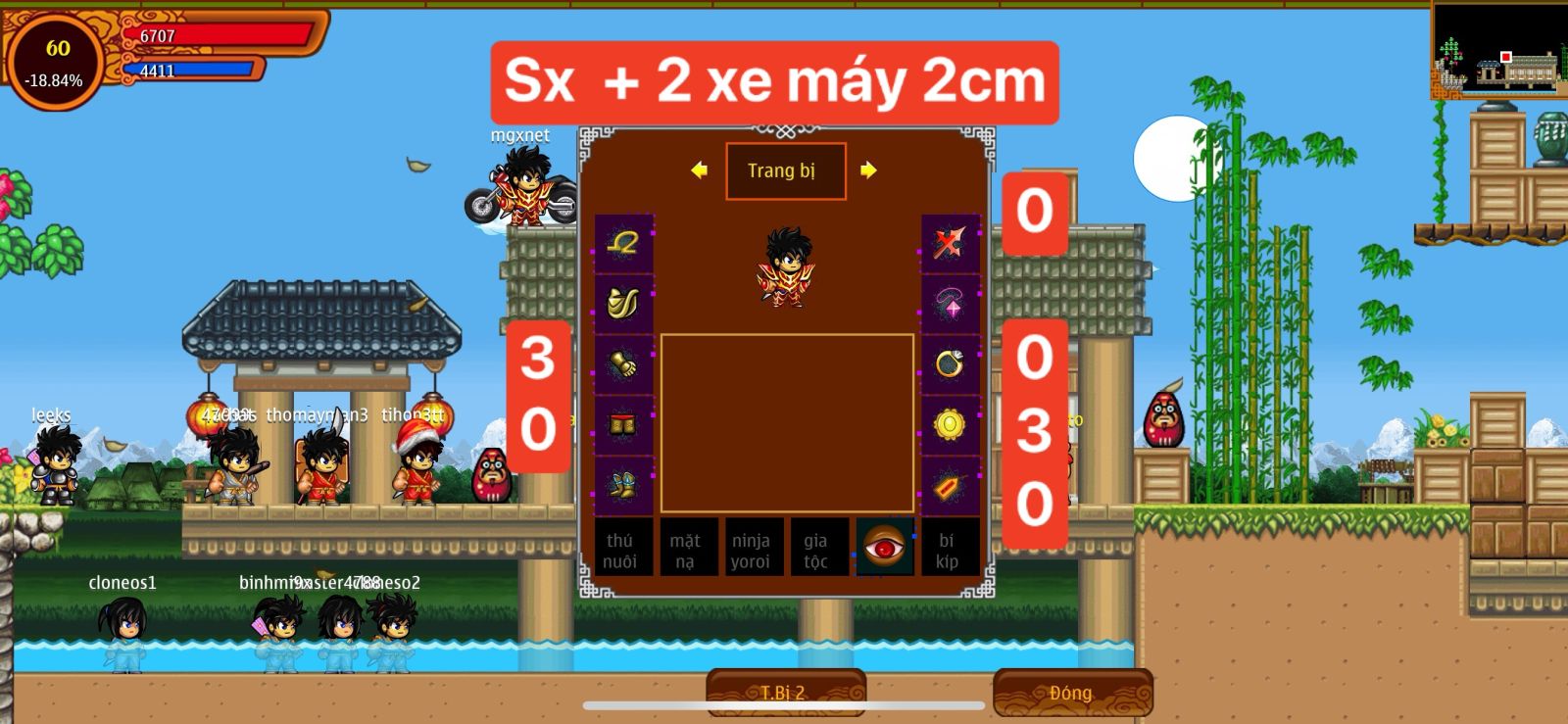The image size is (1568, 724).
Task: Open the ninja yoroi tab
Action: click(x=754, y=549)
